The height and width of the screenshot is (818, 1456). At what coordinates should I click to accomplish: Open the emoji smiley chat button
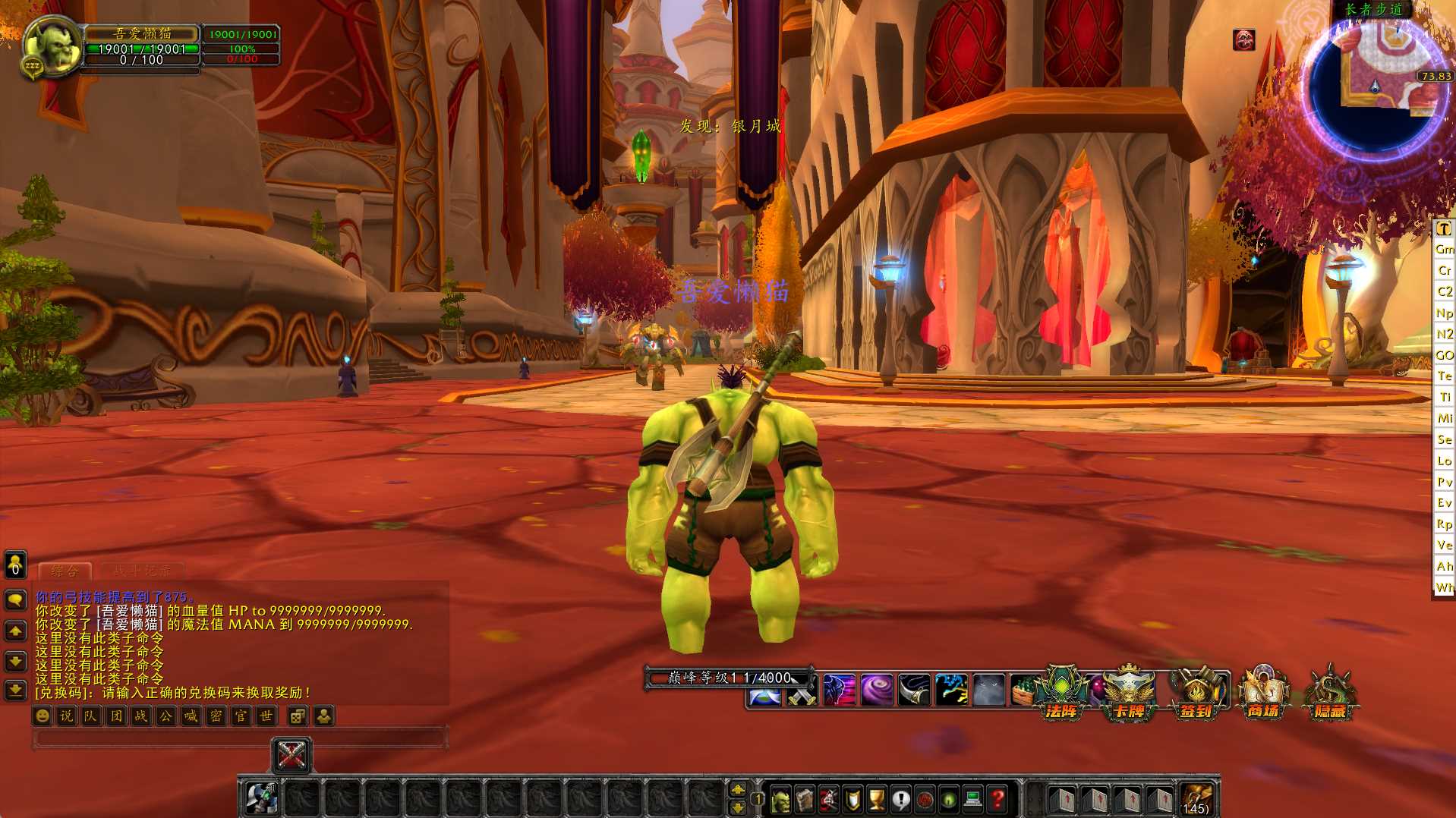pyautogui.click(x=43, y=716)
